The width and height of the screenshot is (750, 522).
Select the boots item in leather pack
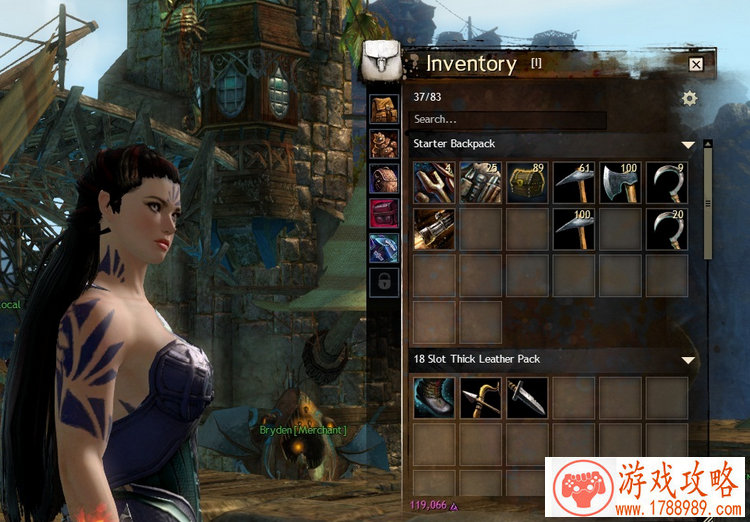pos(434,398)
